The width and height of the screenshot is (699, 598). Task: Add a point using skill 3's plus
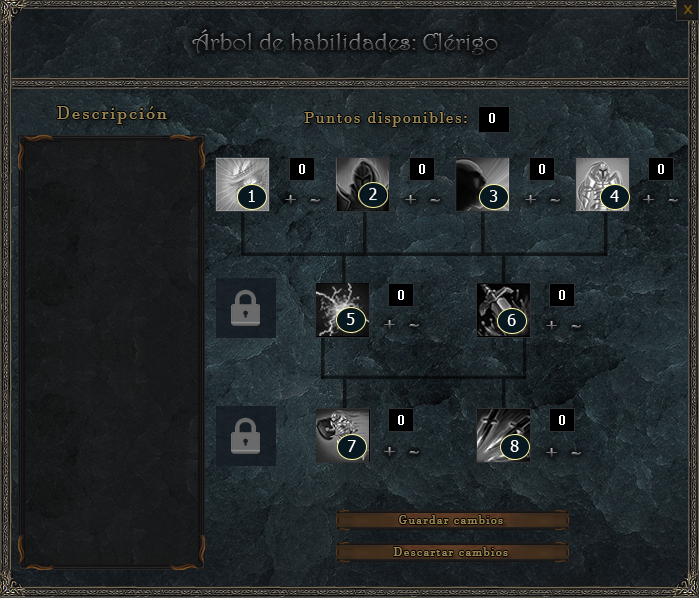(531, 199)
